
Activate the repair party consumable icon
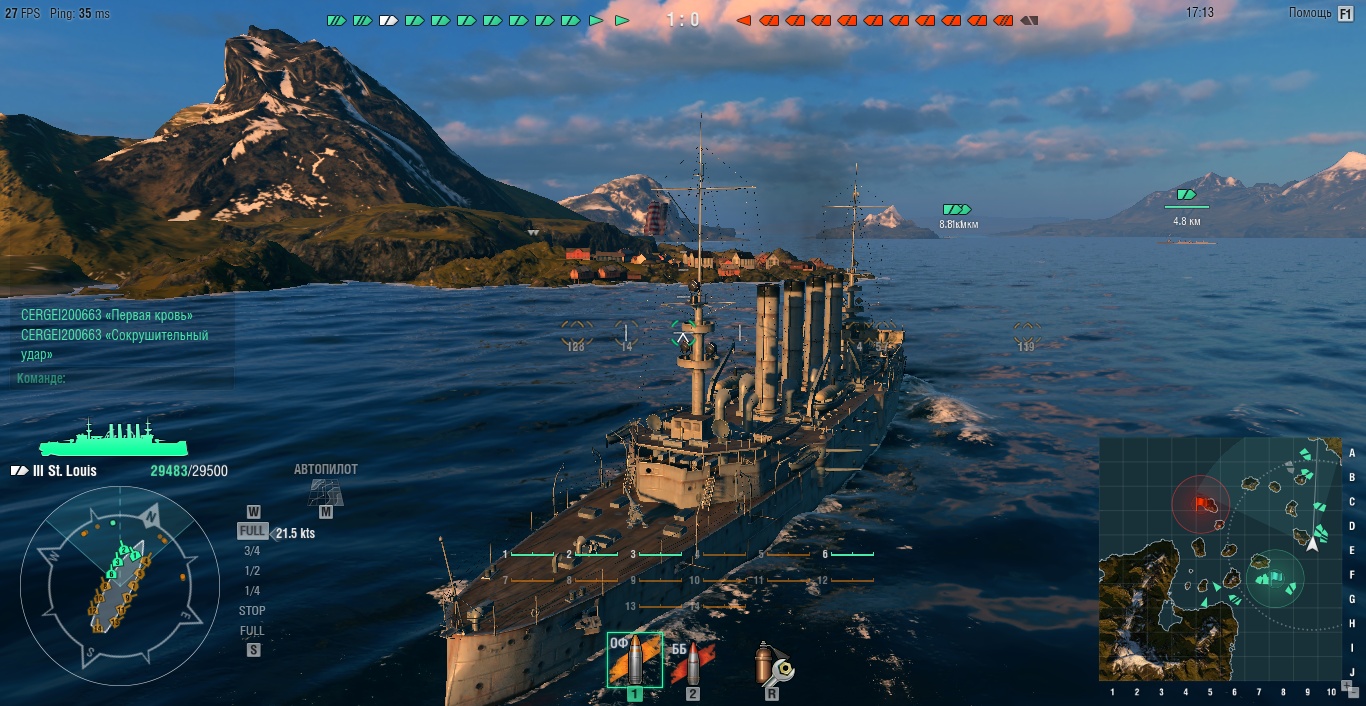[x=772, y=664]
